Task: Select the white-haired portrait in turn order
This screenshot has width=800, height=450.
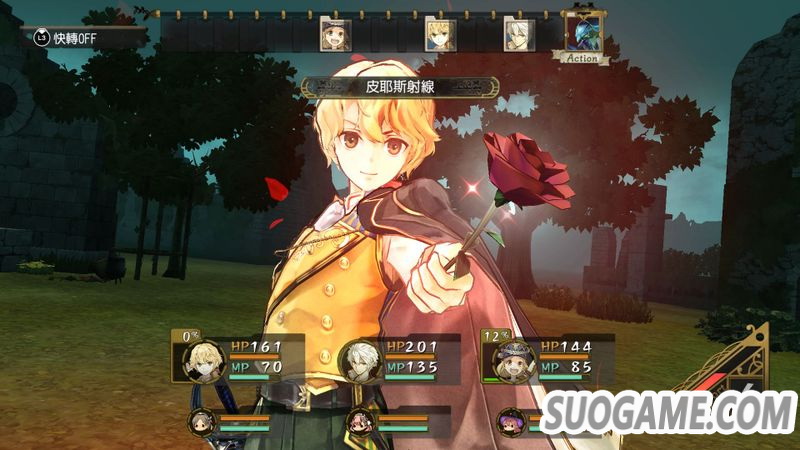Action: 518,34
